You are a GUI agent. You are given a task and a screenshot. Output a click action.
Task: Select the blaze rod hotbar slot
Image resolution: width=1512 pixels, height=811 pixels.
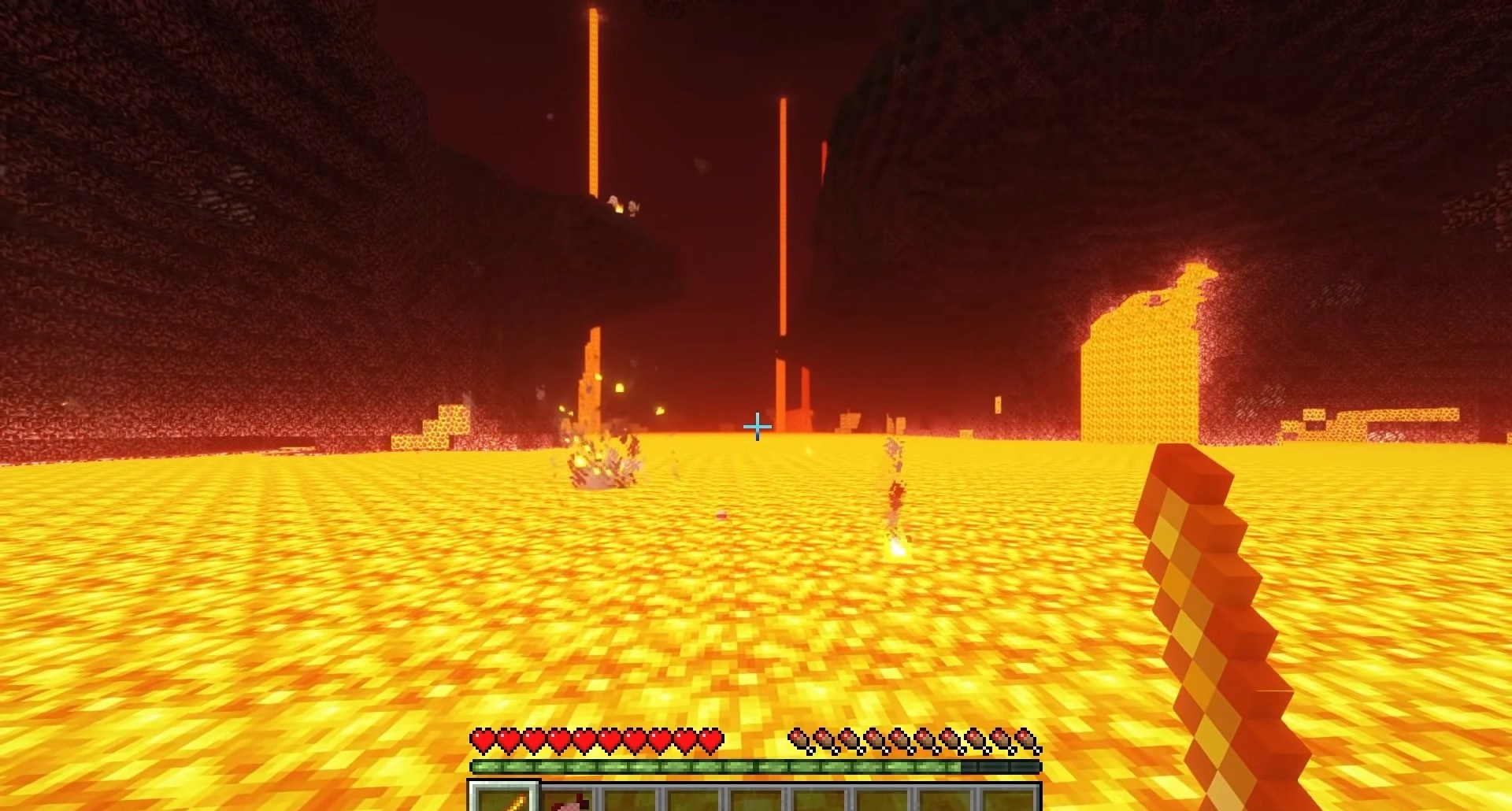point(505,798)
